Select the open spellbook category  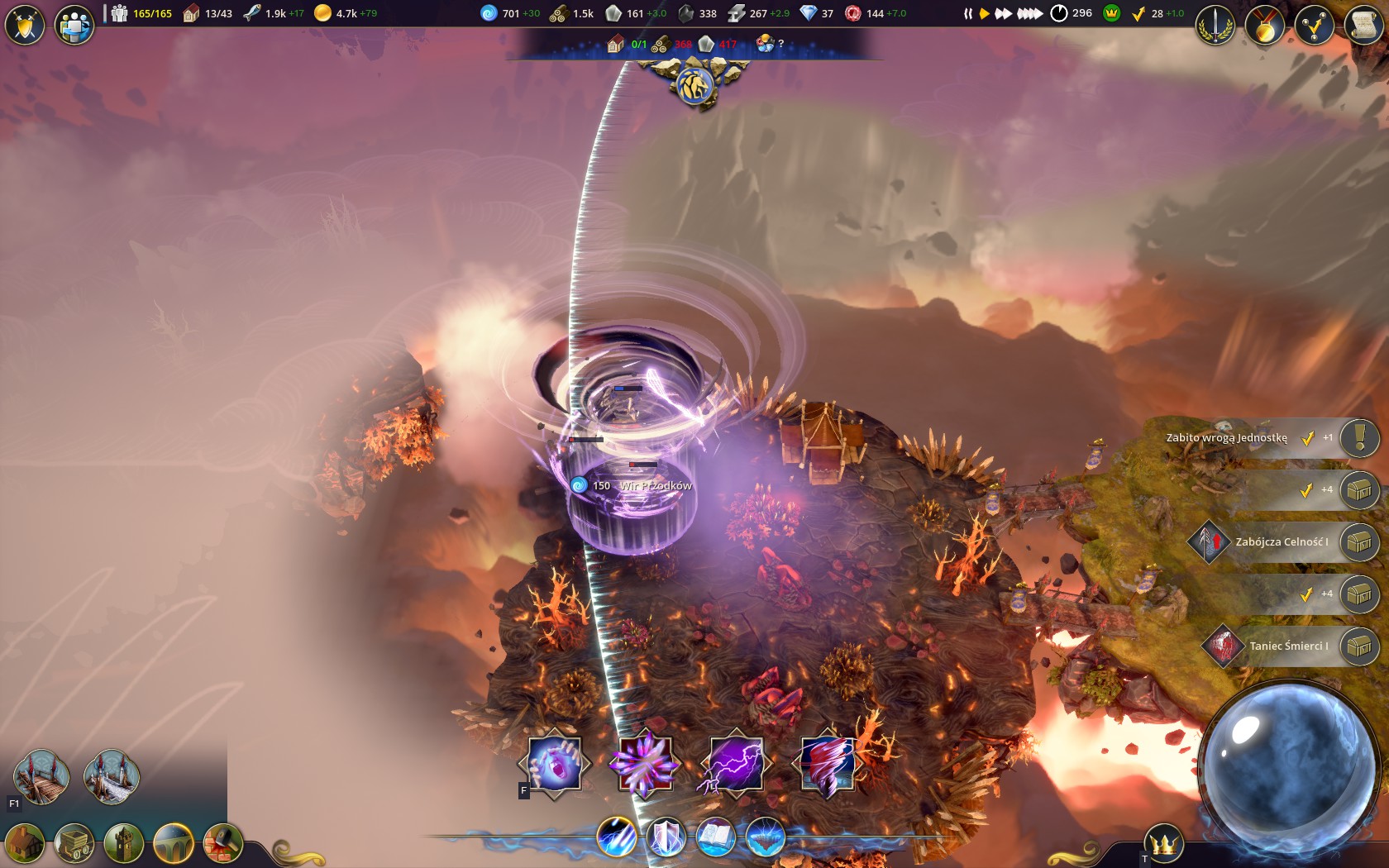click(715, 837)
